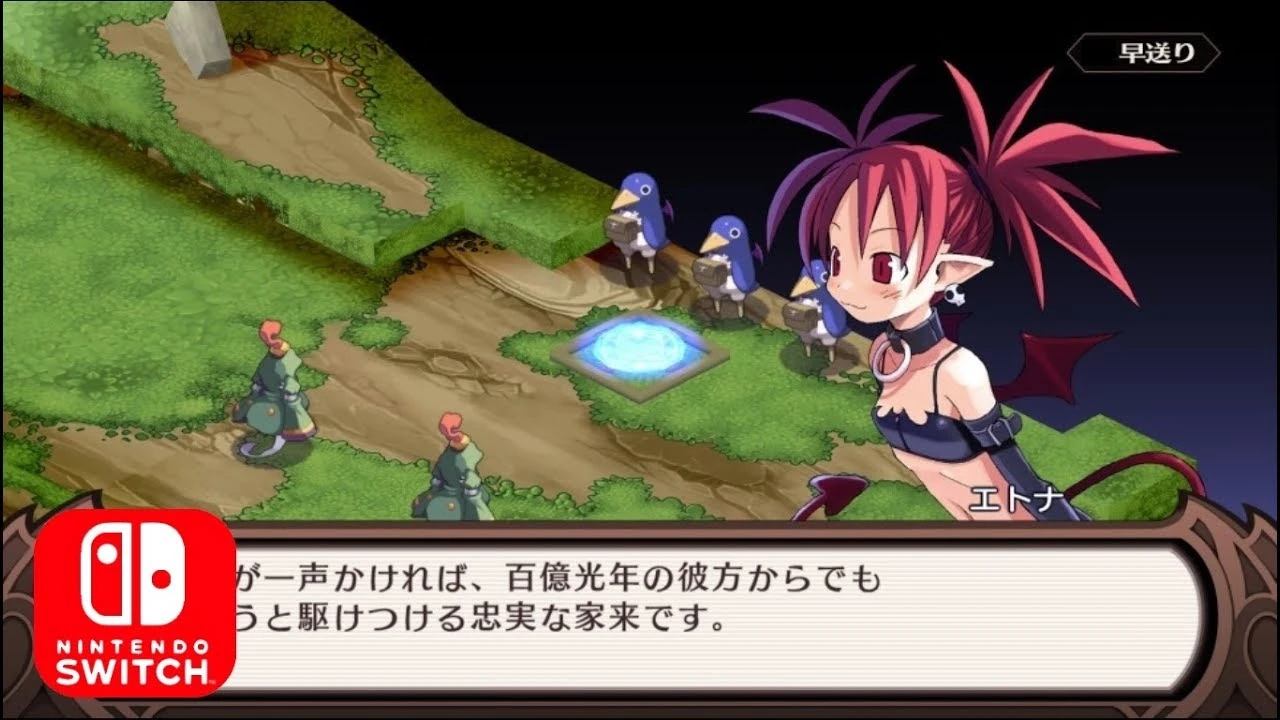Image resolution: width=1280 pixels, height=720 pixels.
Task: Click the skull earring on Etna's ear
Action: (x=953, y=296)
